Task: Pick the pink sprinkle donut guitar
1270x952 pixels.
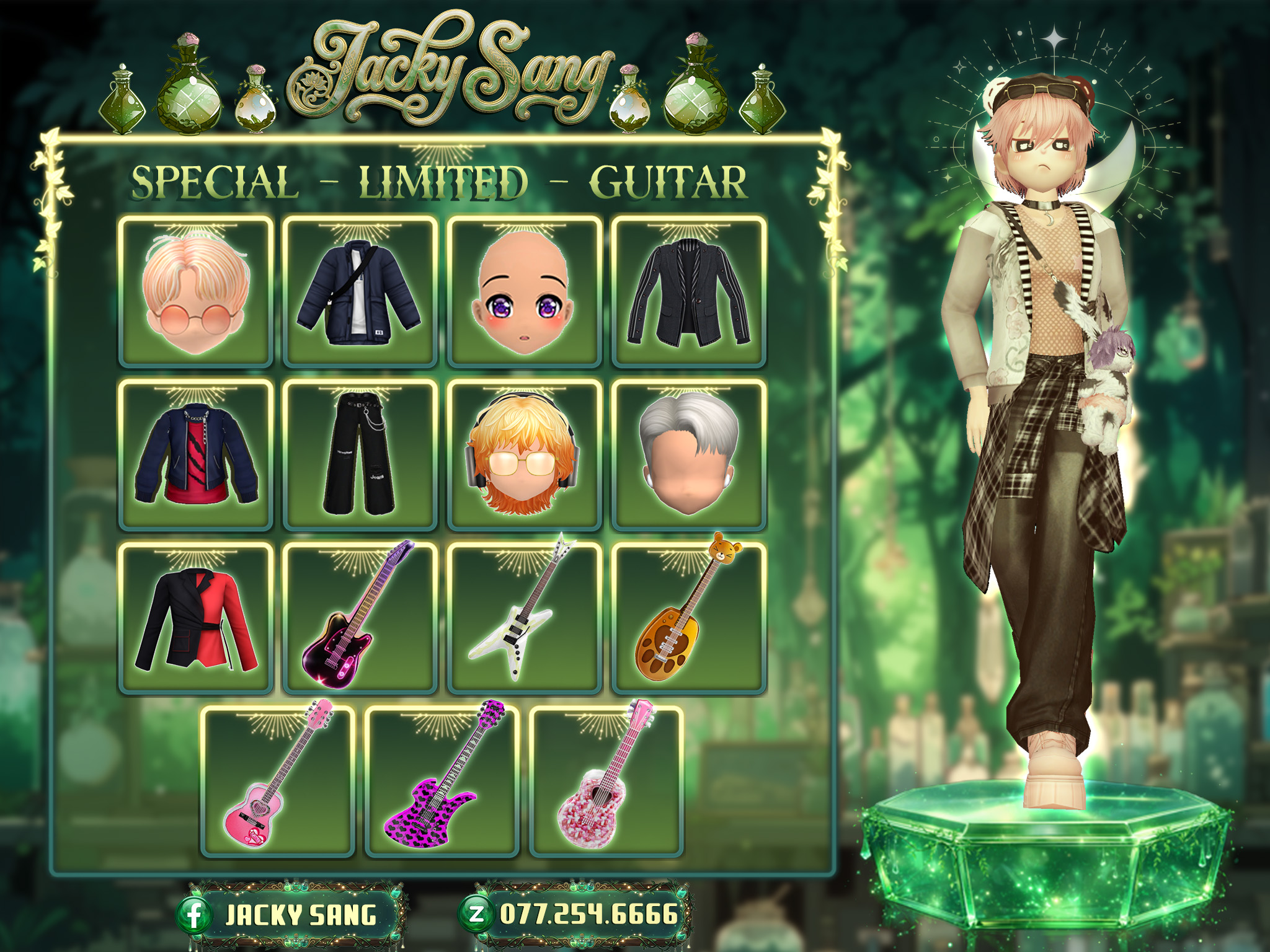Action: pos(606,782)
